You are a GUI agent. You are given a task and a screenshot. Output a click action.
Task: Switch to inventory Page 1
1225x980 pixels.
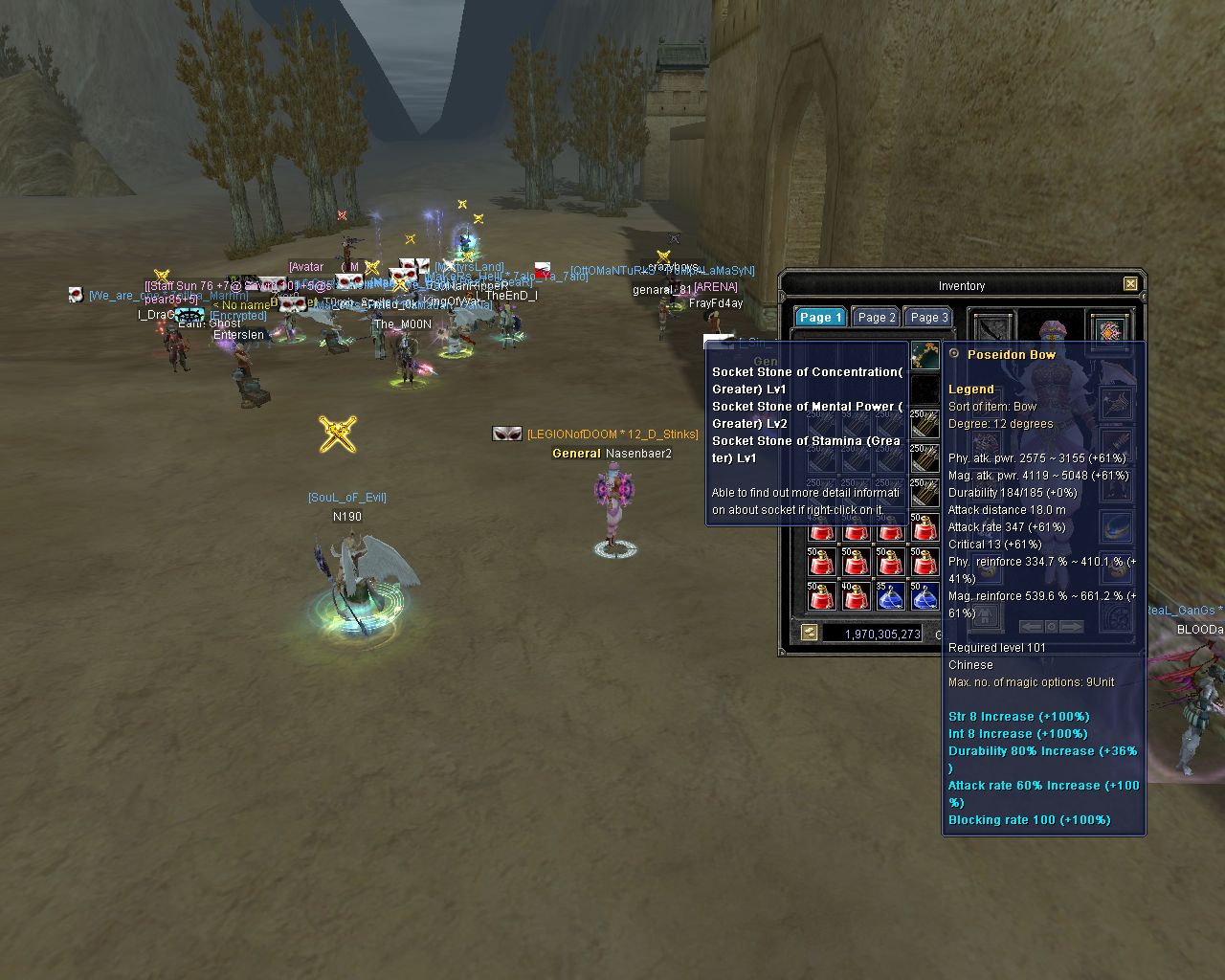(820, 318)
